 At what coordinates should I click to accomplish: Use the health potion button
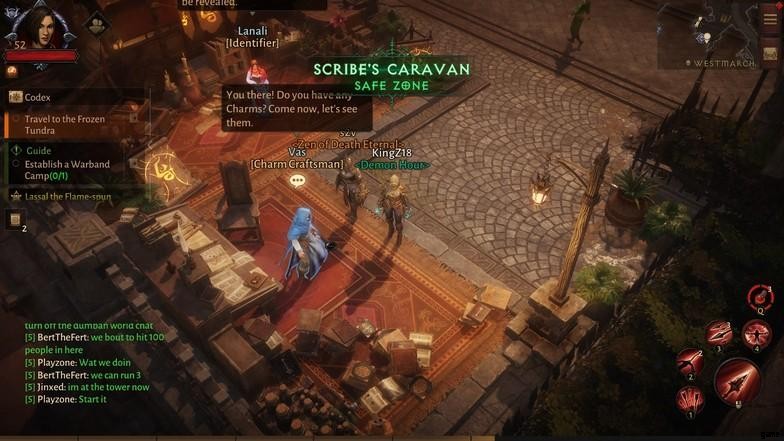[x=760, y=297]
